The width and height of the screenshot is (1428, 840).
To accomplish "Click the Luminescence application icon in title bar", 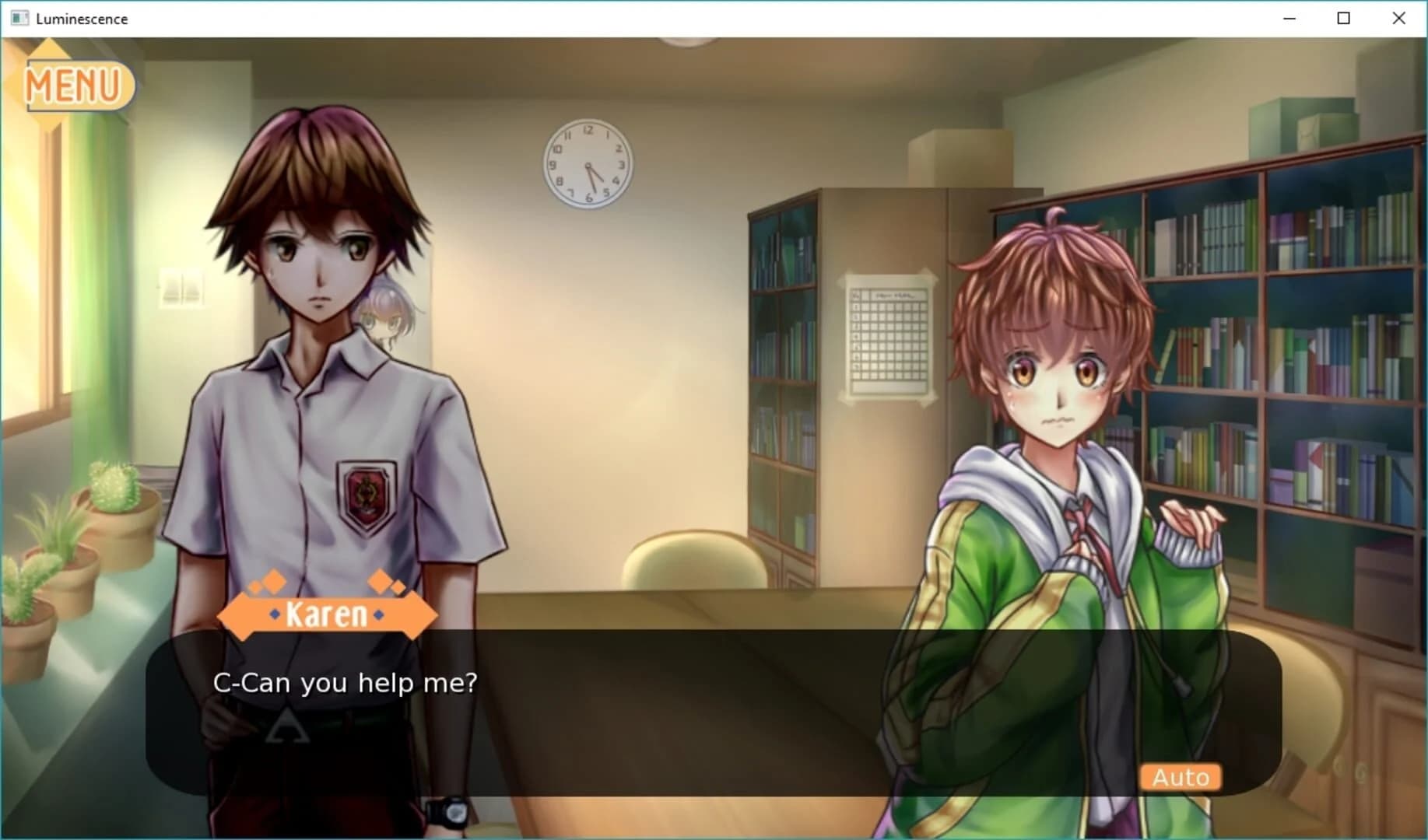I will point(19,18).
